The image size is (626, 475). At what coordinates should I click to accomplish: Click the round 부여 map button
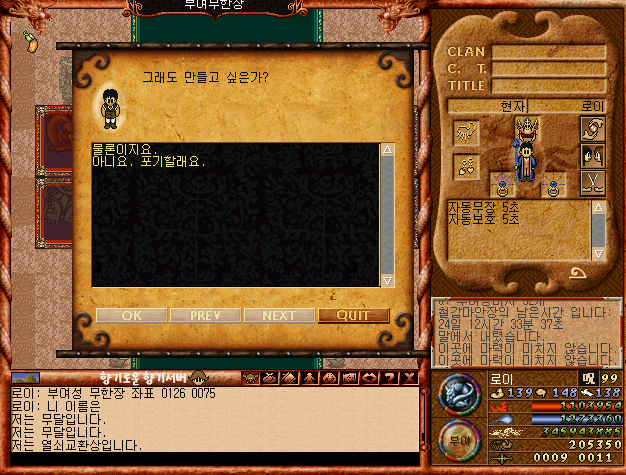coord(460,438)
